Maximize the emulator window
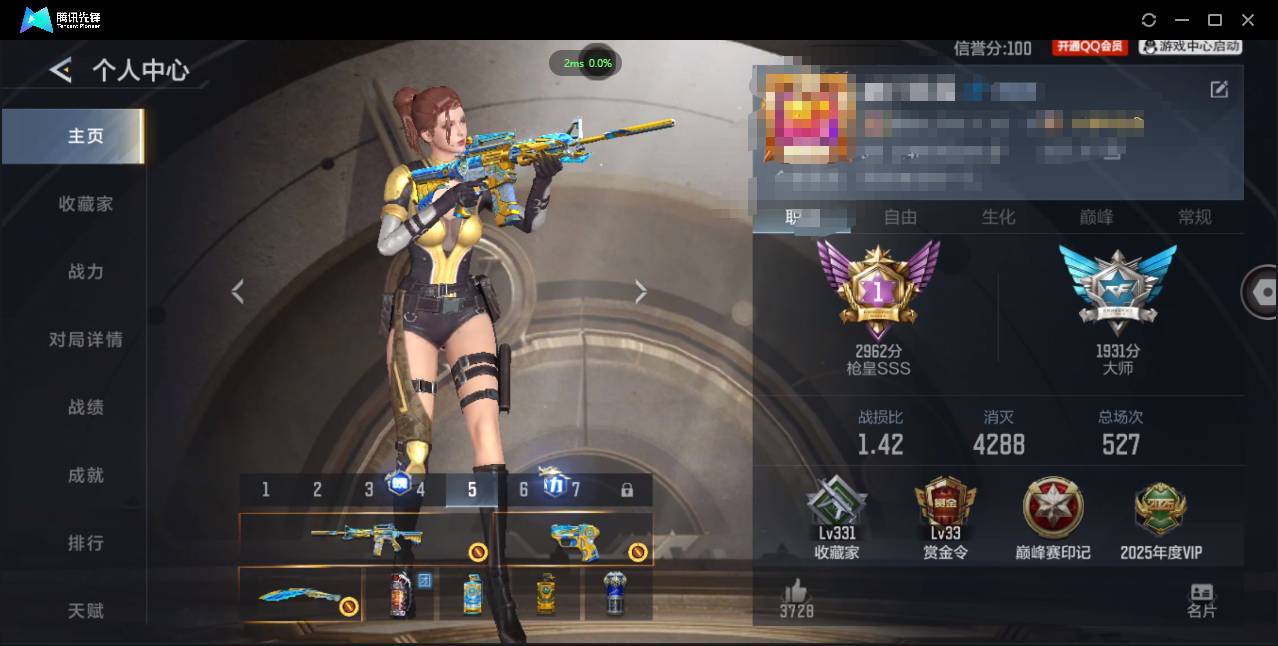 click(1215, 20)
